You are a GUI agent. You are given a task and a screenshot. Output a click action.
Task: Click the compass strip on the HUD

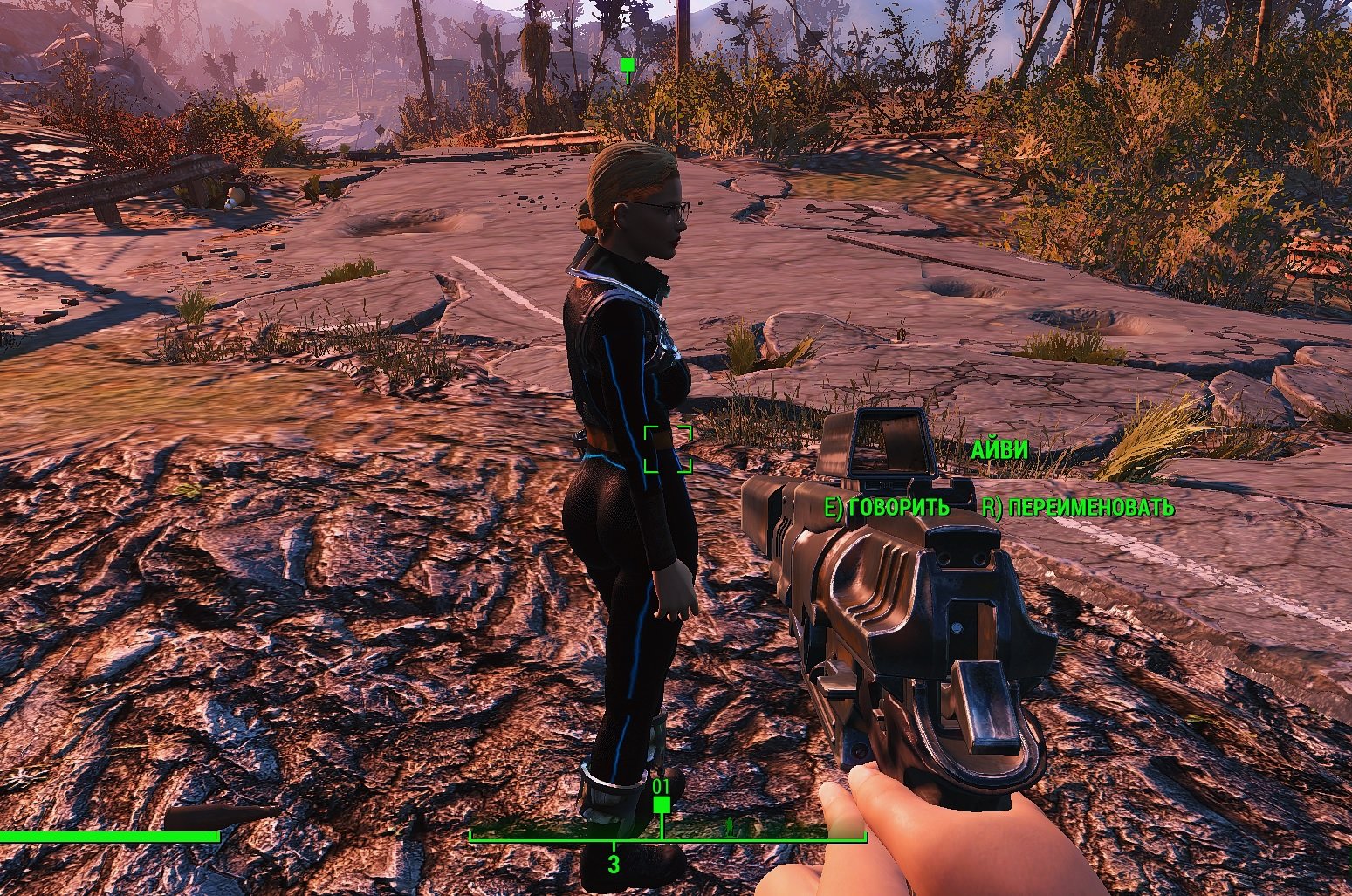pyautogui.click(x=668, y=834)
